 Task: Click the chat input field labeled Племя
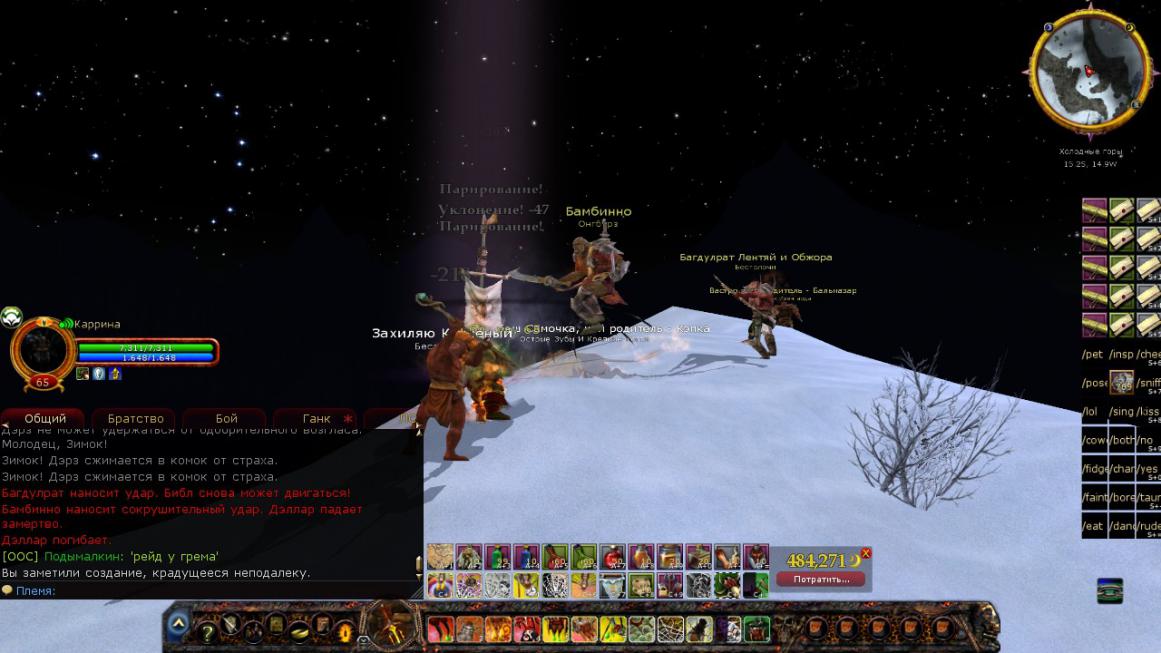[210, 591]
